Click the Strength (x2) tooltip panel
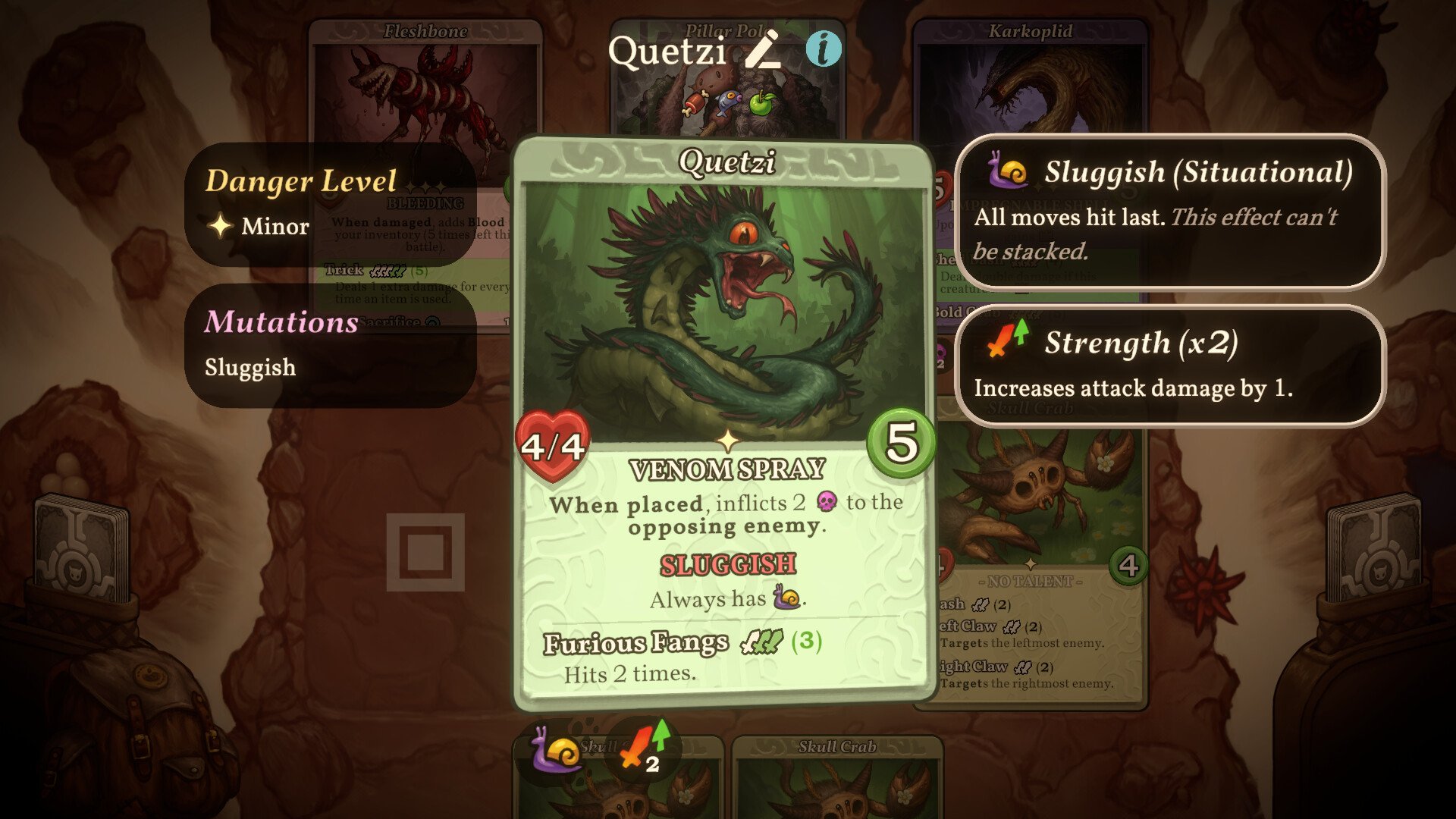1456x819 pixels. coord(1170,366)
